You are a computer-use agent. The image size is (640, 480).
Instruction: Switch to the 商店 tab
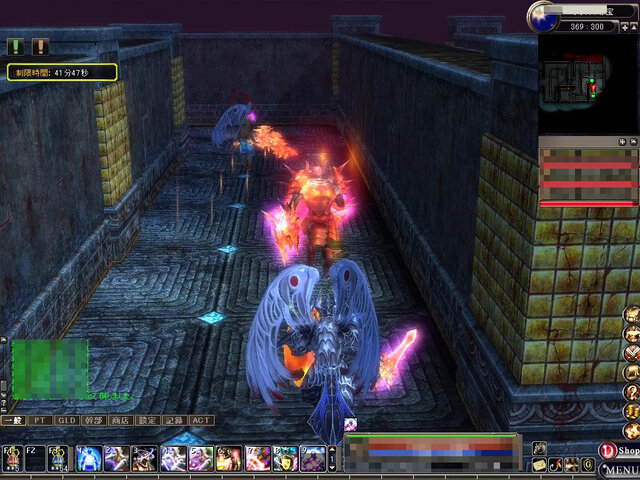point(121,421)
